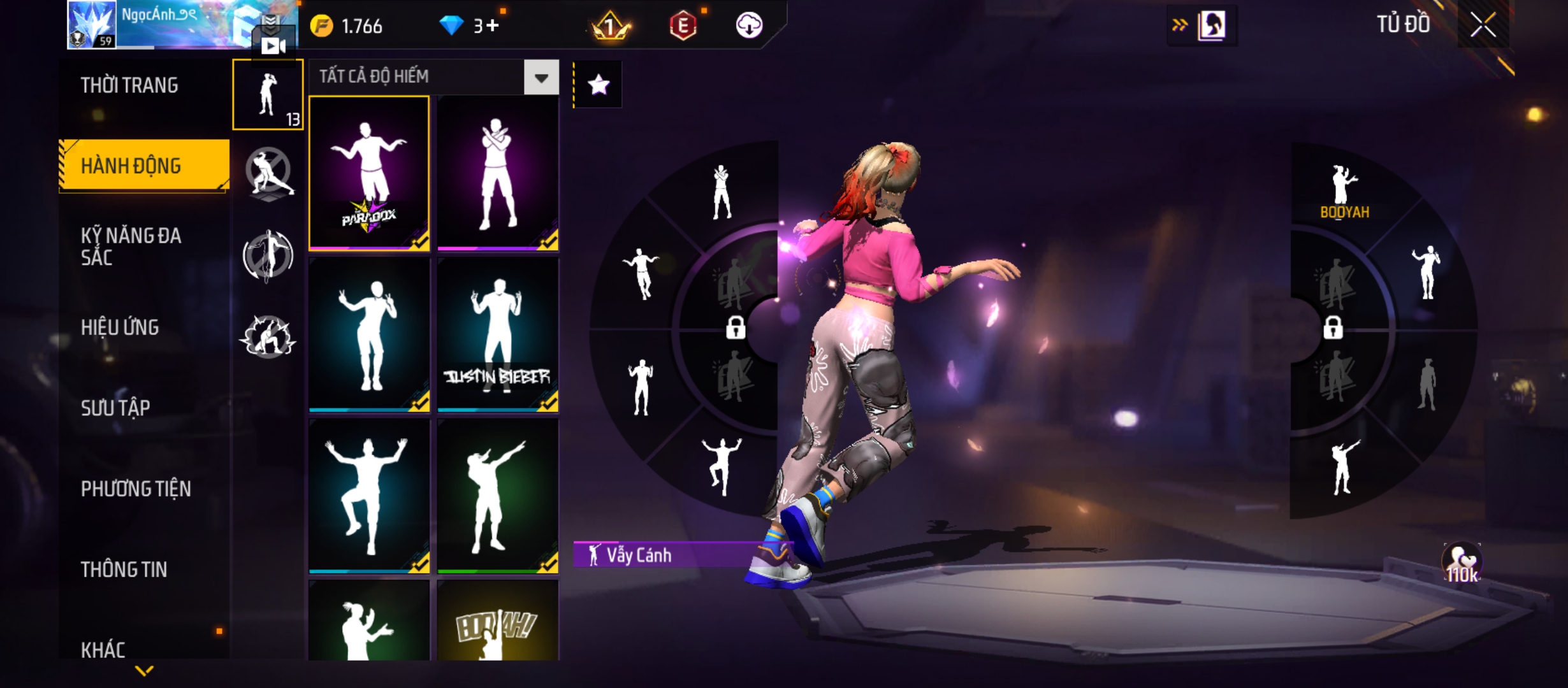Close the Tủ Đồ wardrobe screen
The width and height of the screenshot is (1568, 688).
tap(1483, 25)
